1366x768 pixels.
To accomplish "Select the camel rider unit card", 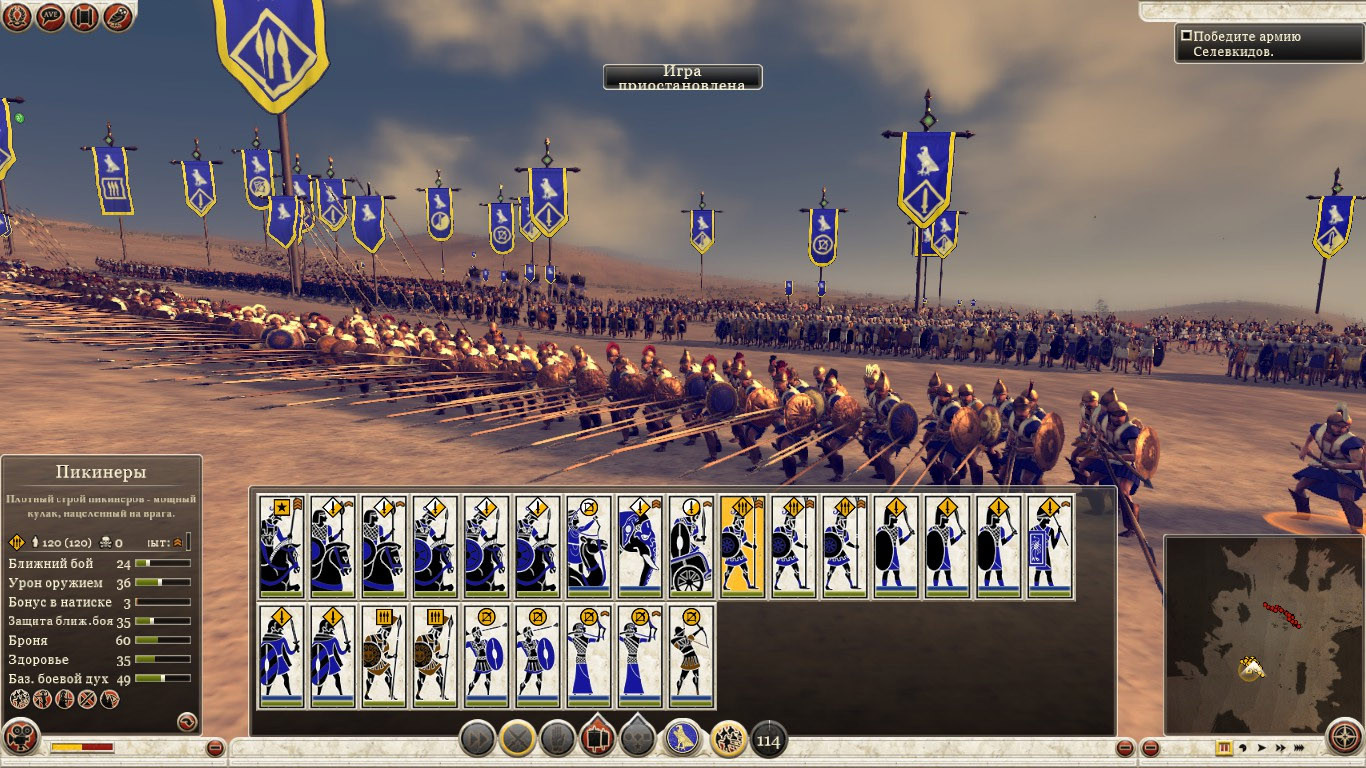I will (x=589, y=546).
